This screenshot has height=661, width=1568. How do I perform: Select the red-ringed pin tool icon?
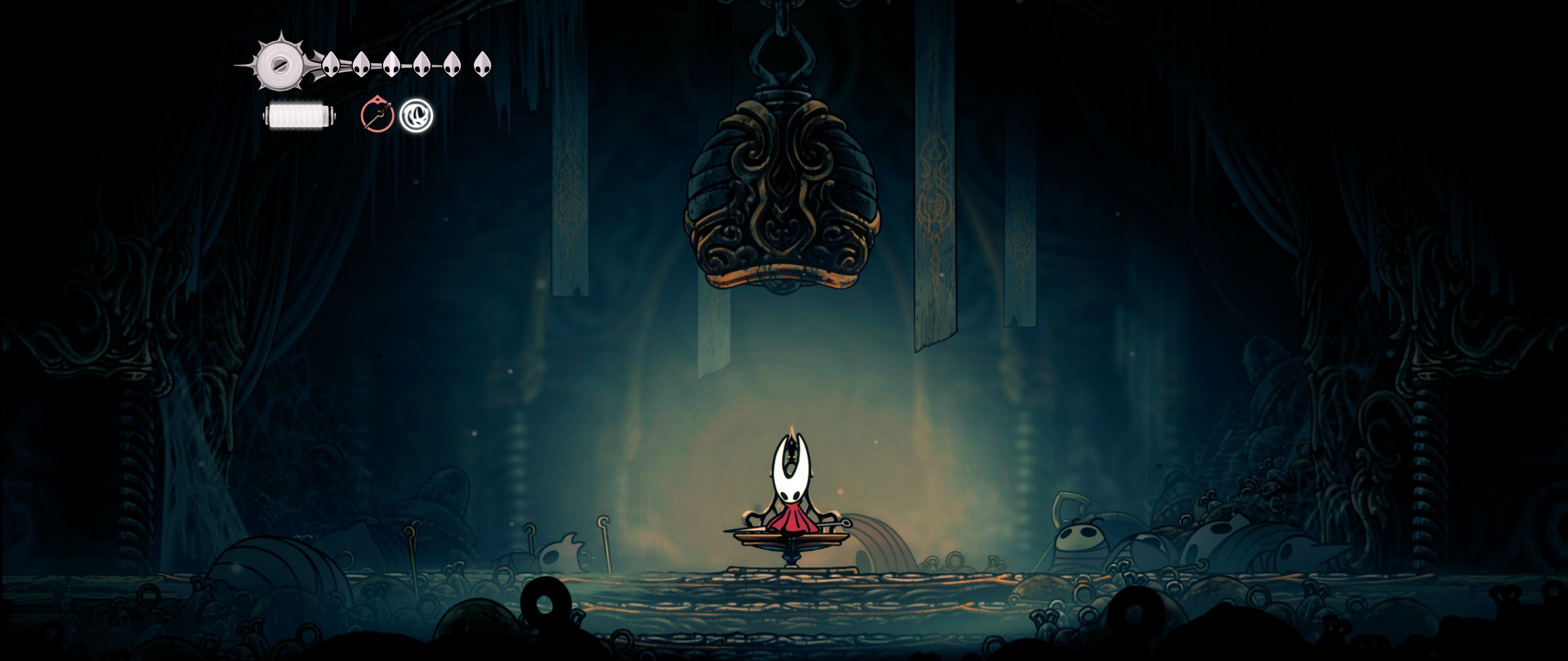[x=377, y=115]
